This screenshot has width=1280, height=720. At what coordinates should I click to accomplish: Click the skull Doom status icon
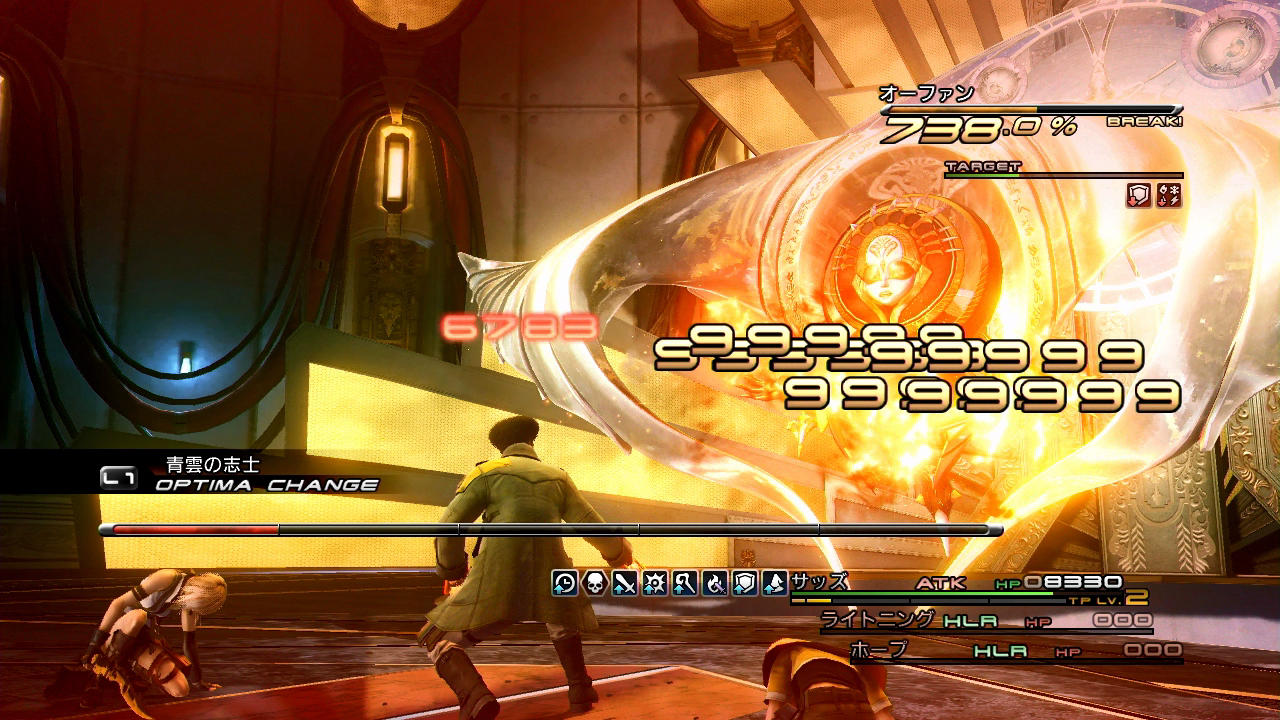coord(595,583)
